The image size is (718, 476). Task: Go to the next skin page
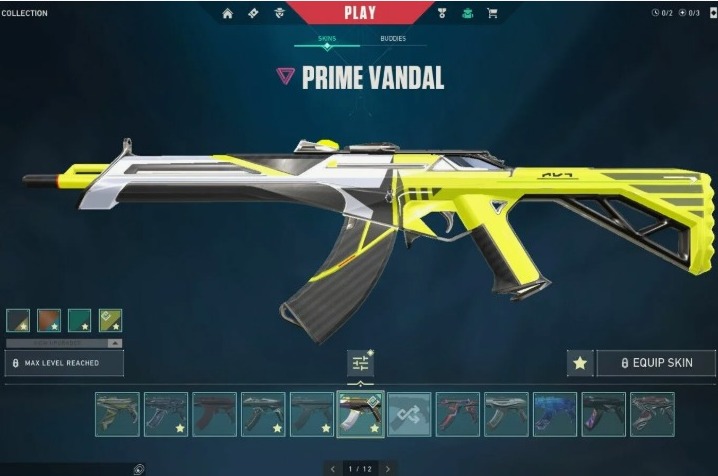tap(388, 468)
